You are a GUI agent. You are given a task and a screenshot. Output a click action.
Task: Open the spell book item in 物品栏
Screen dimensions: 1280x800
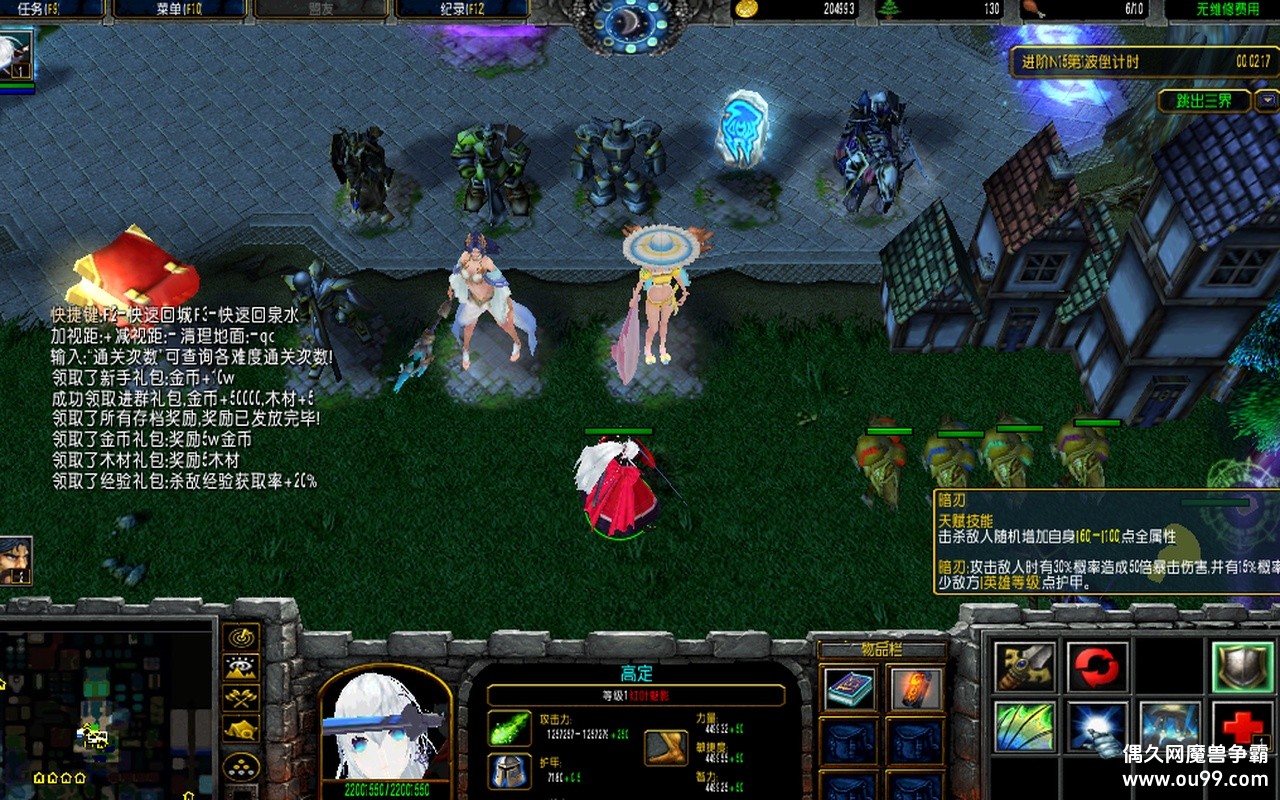coord(851,688)
